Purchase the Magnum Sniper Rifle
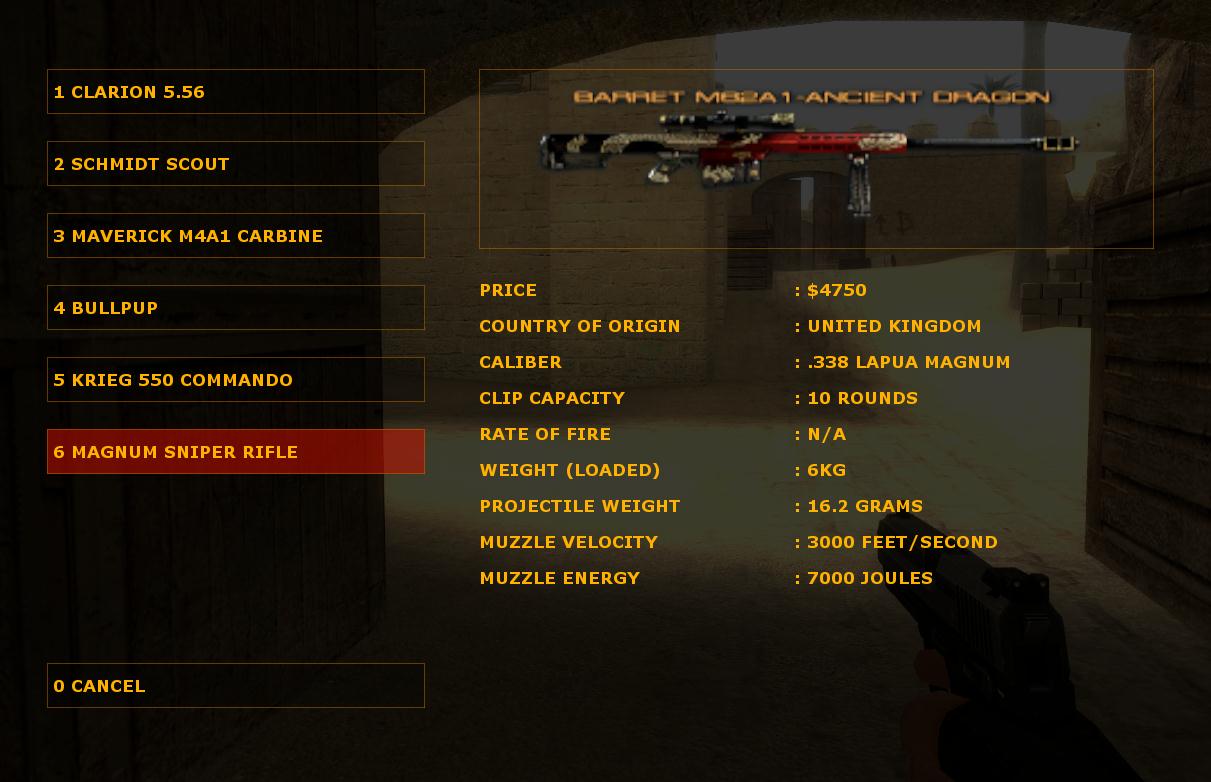1211x782 pixels. pyautogui.click(x=235, y=452)
